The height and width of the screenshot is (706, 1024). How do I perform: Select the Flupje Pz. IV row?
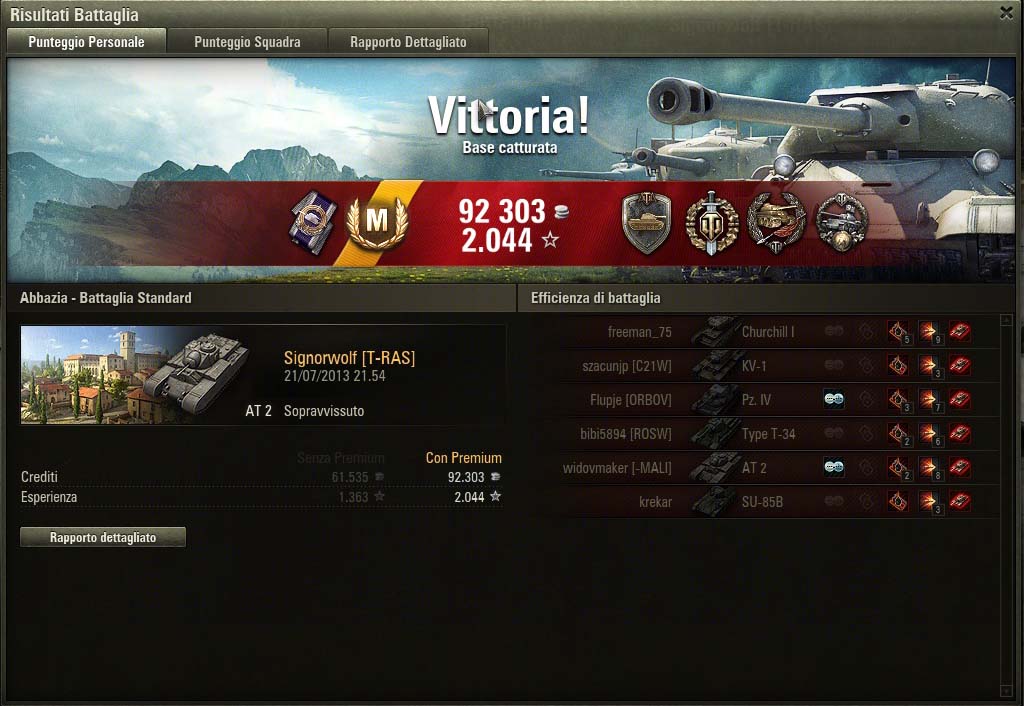point(758,400)
